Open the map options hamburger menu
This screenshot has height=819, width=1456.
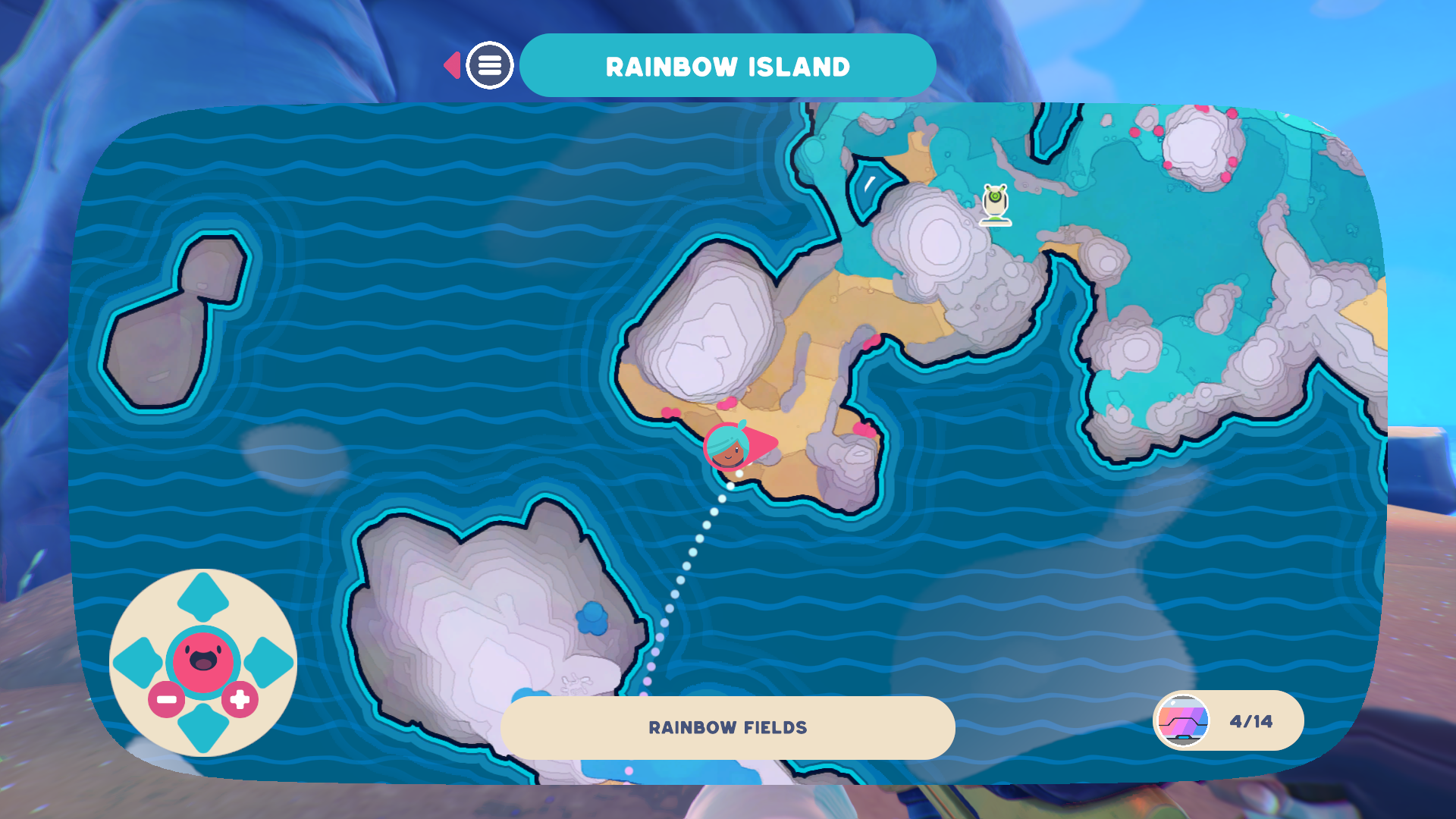[x=490, y=64]
